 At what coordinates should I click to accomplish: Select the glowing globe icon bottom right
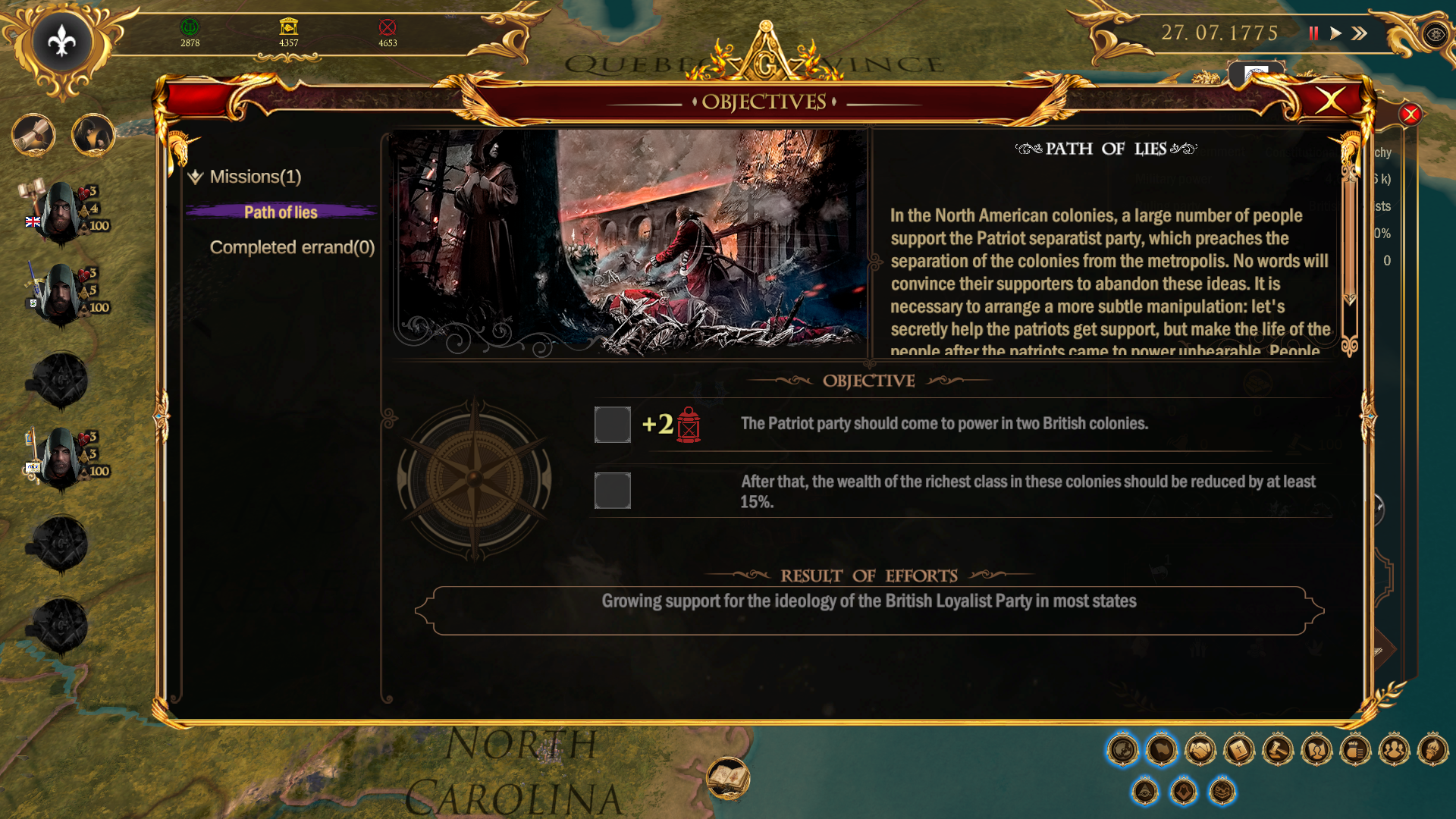[x=1123, y=749]
